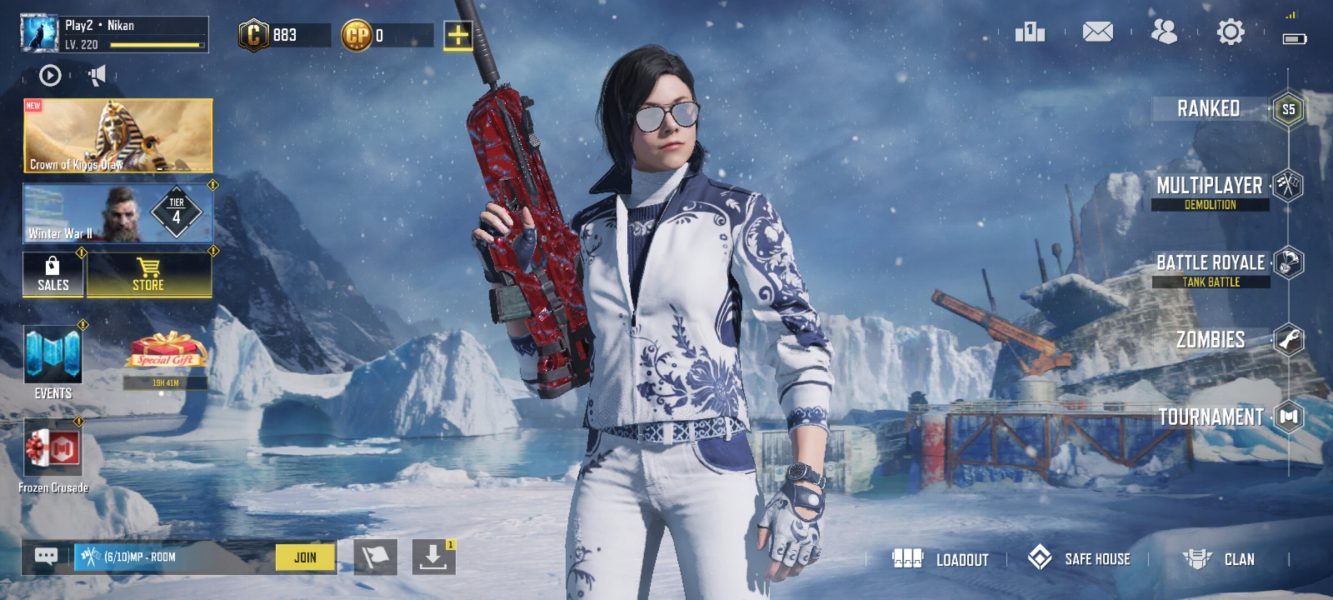The image size is (1333, 600).
Task: Open the chat speech bubble
Action: coord(46,557)
